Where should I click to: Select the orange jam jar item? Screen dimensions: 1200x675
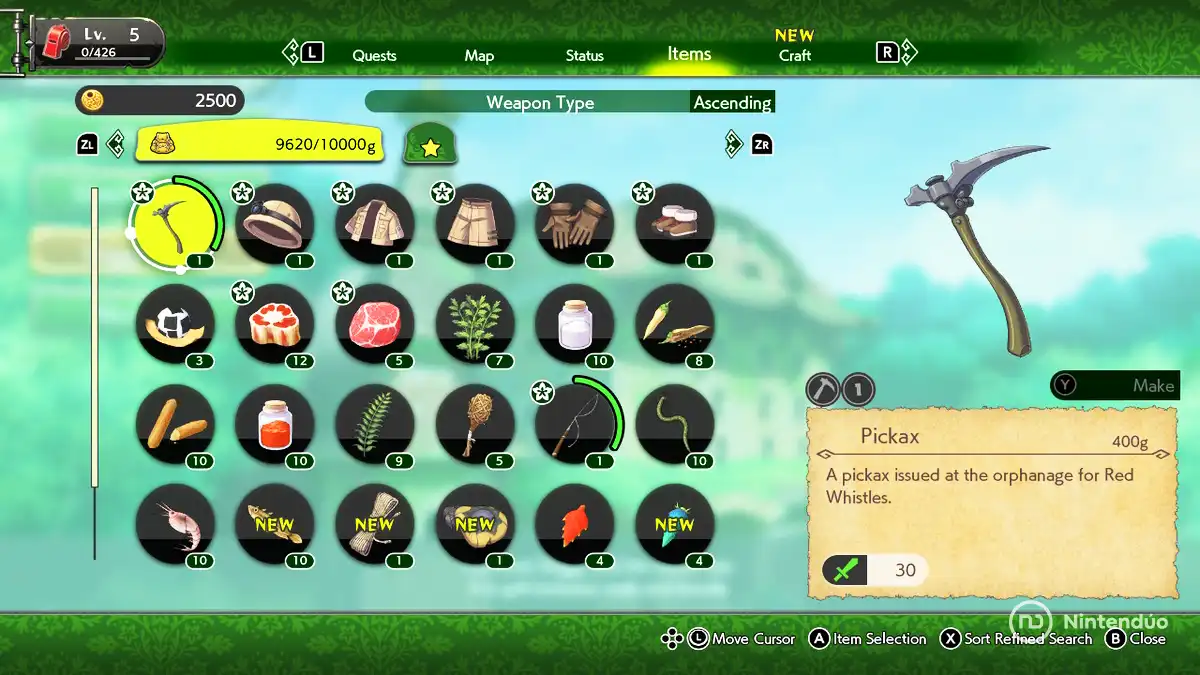pyautogui.click(x=274, y=424)
